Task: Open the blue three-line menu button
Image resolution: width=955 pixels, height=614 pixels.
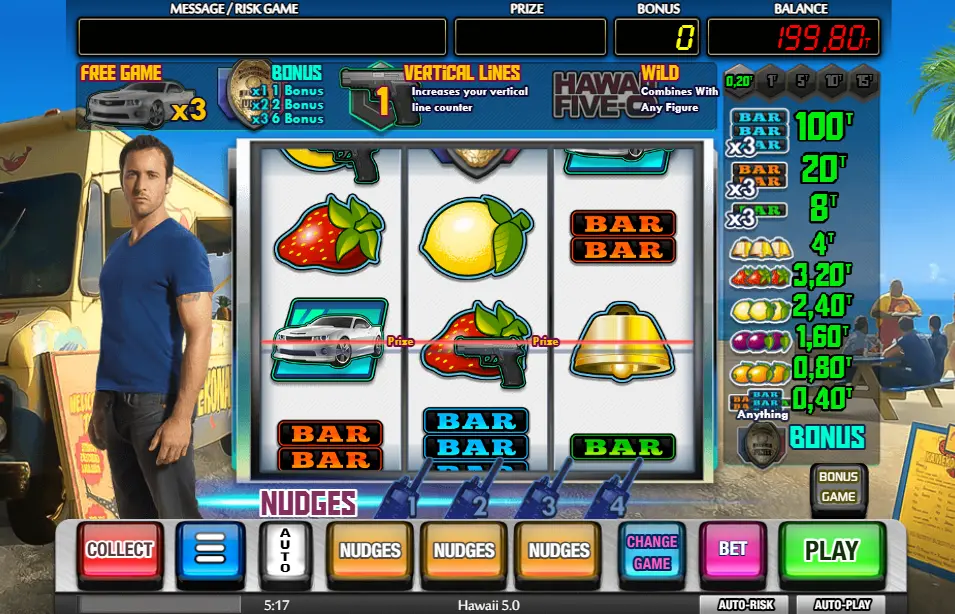Action: pyautogui.click(x=210, y=550)
